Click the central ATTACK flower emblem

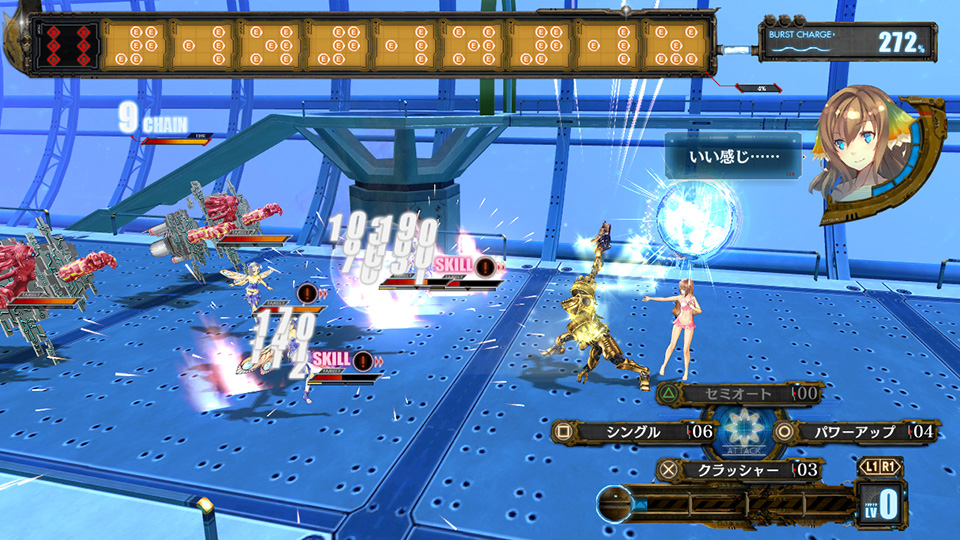point(741,432)
